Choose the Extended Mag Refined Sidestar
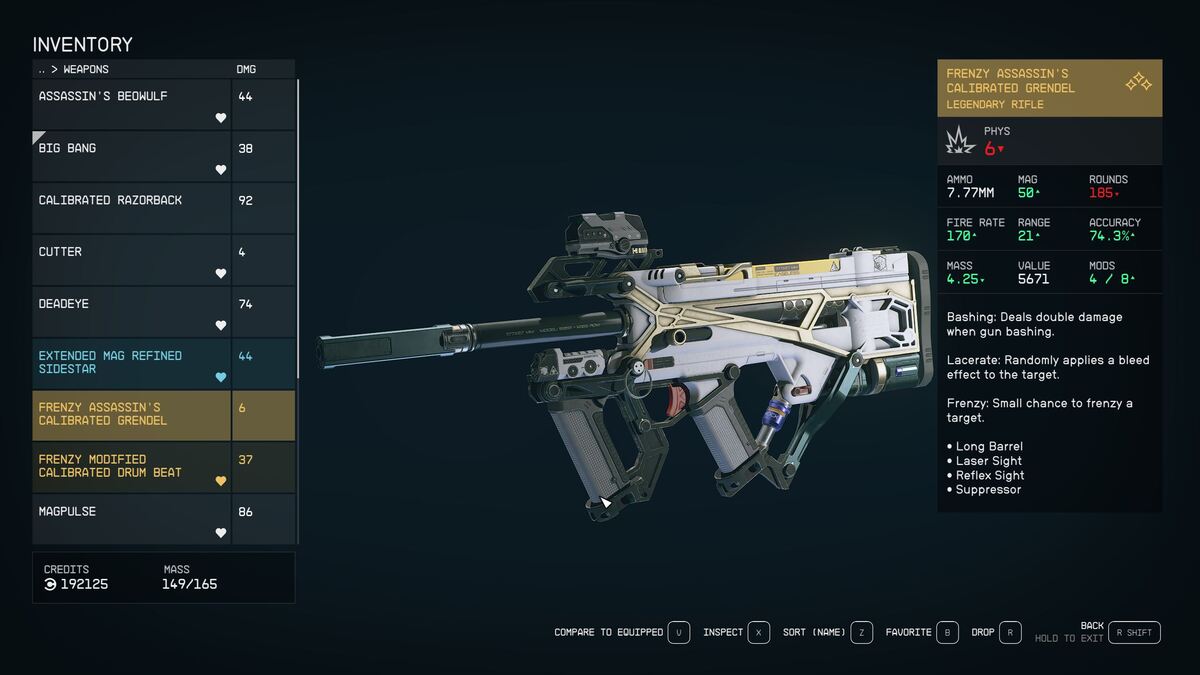 131,363
